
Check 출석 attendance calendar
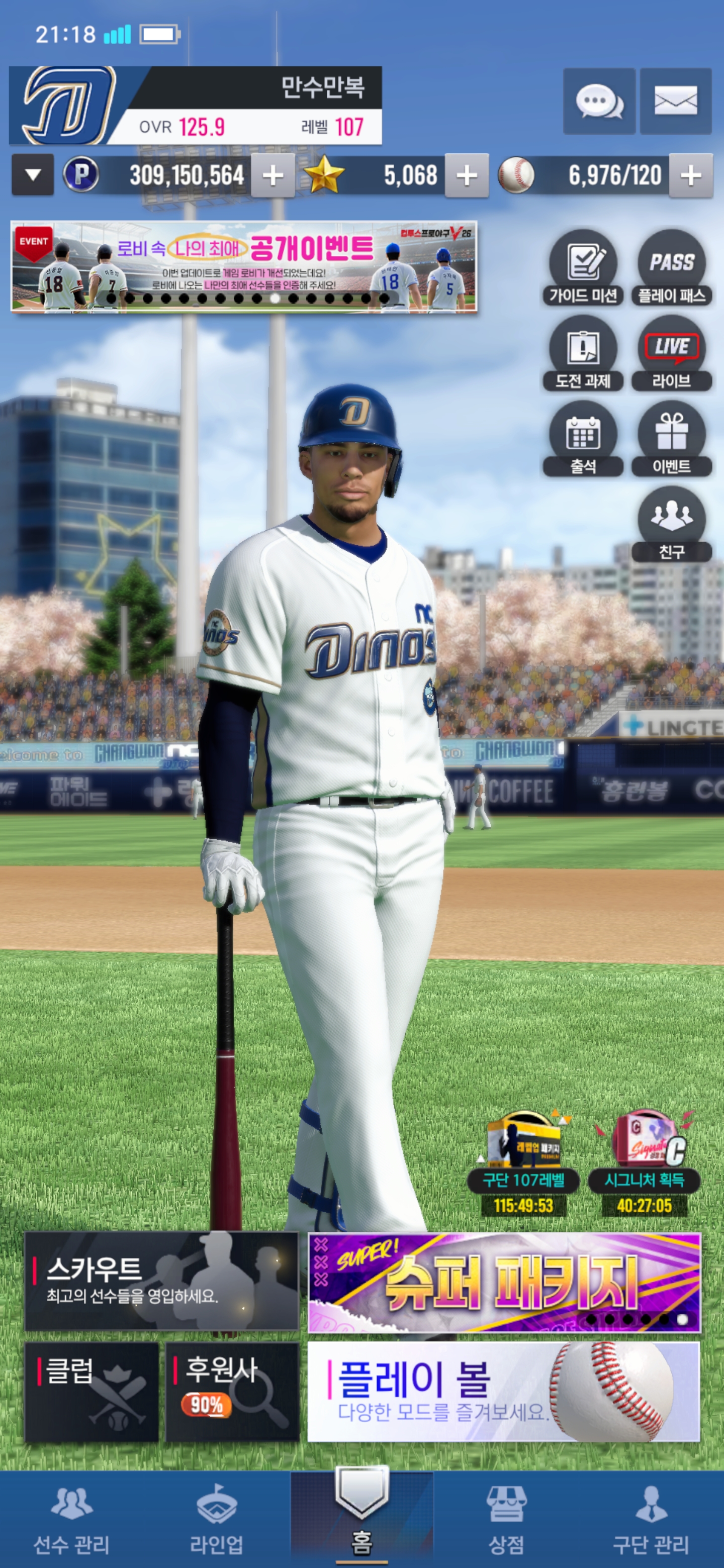tap(583, 439)
